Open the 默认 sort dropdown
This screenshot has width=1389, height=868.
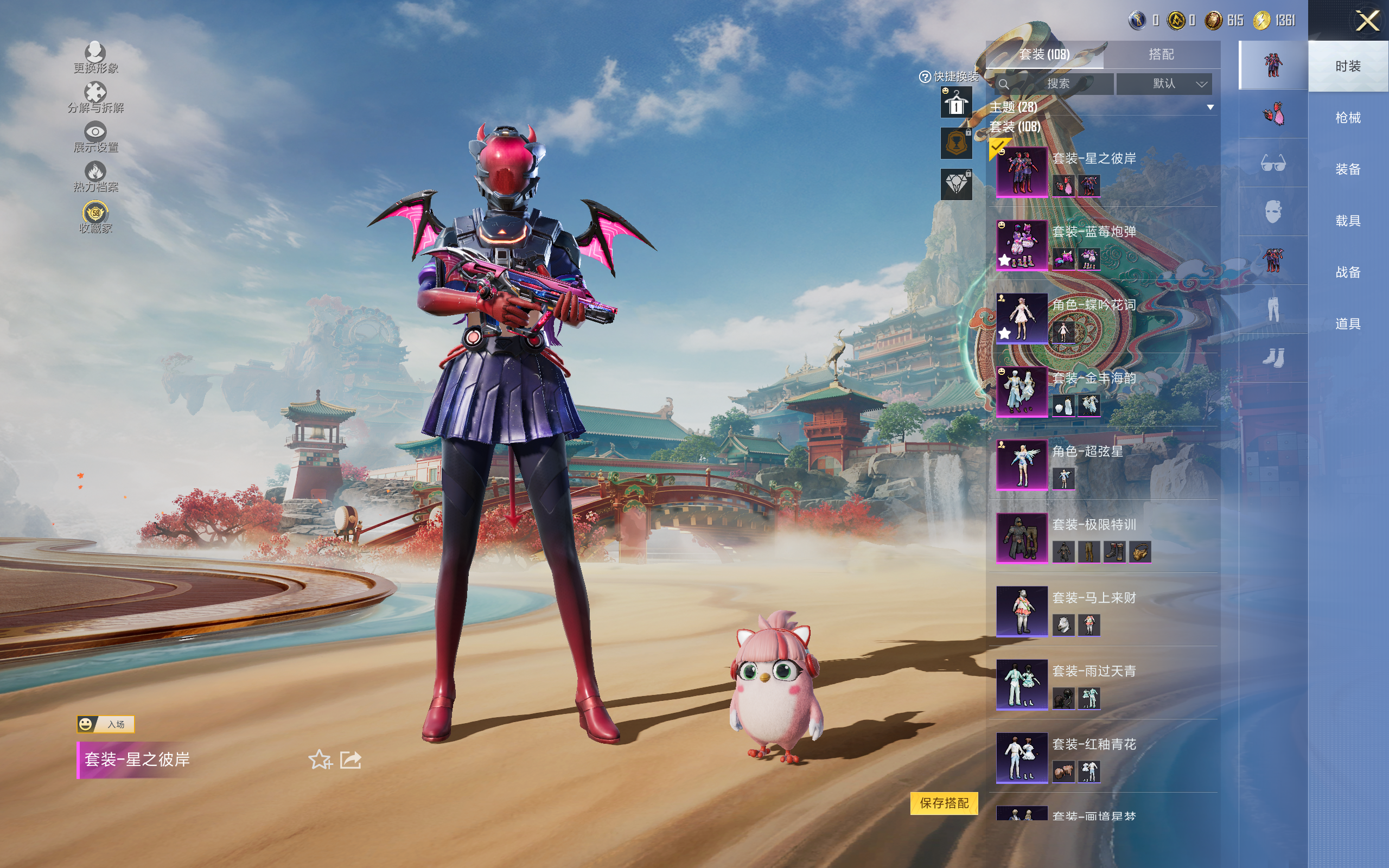[x=1163, y=84]
